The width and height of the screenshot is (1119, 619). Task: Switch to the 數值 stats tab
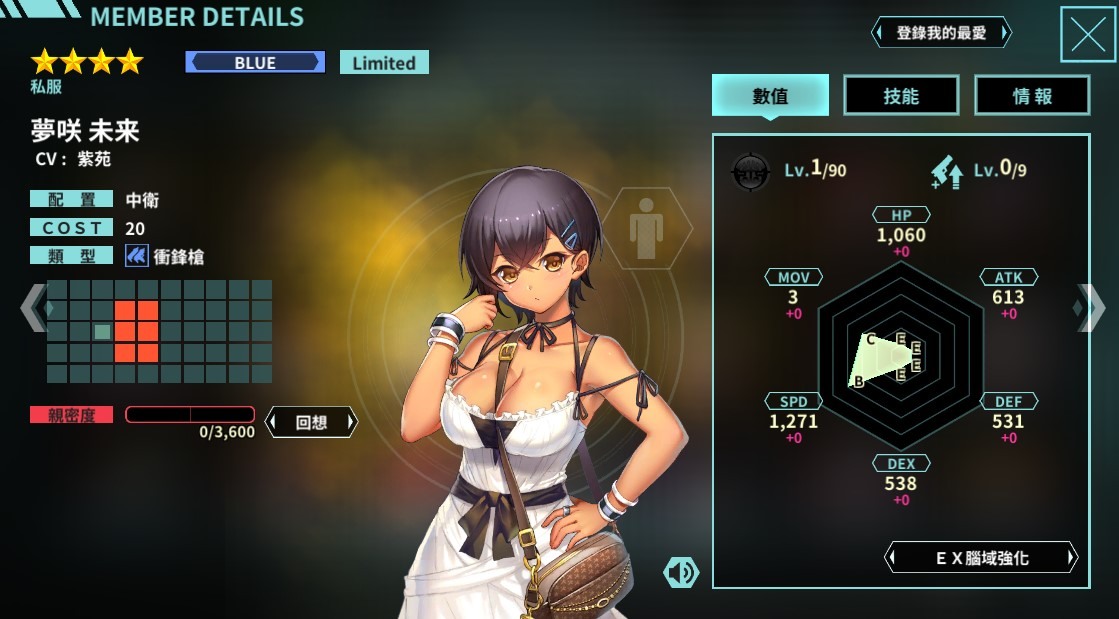click(770, 96)
